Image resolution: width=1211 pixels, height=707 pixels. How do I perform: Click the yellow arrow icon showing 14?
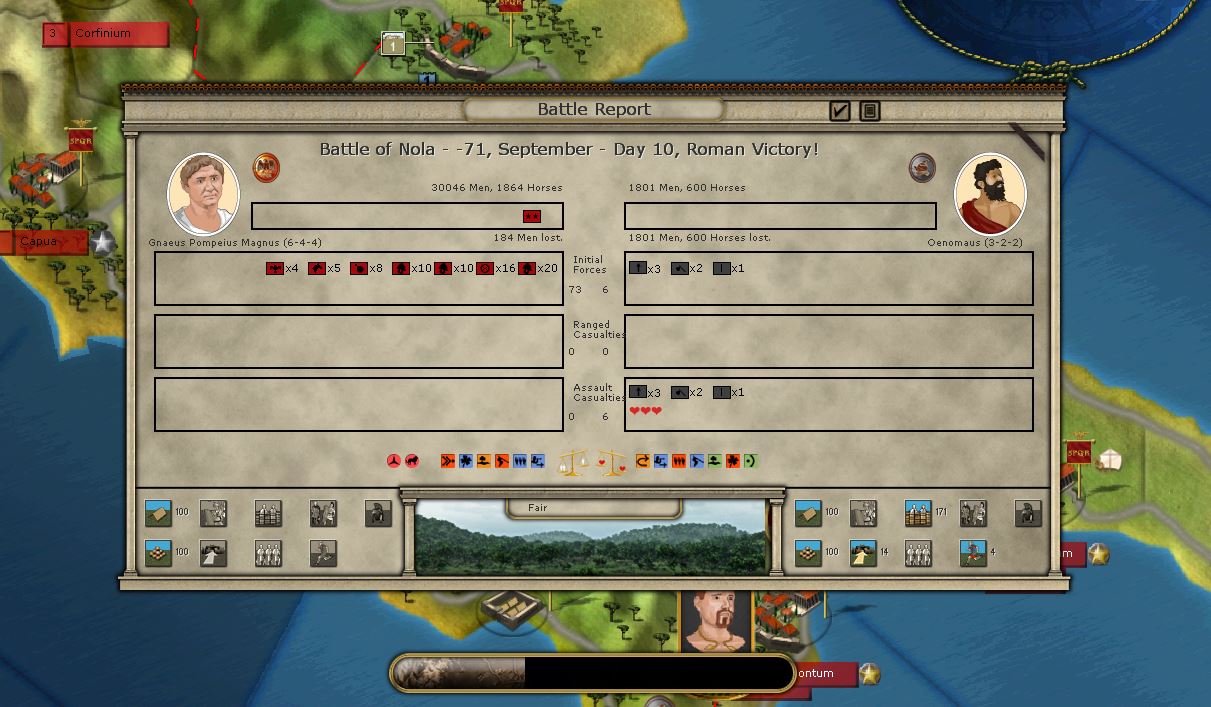pyautogui.click(x=863, y=553)
